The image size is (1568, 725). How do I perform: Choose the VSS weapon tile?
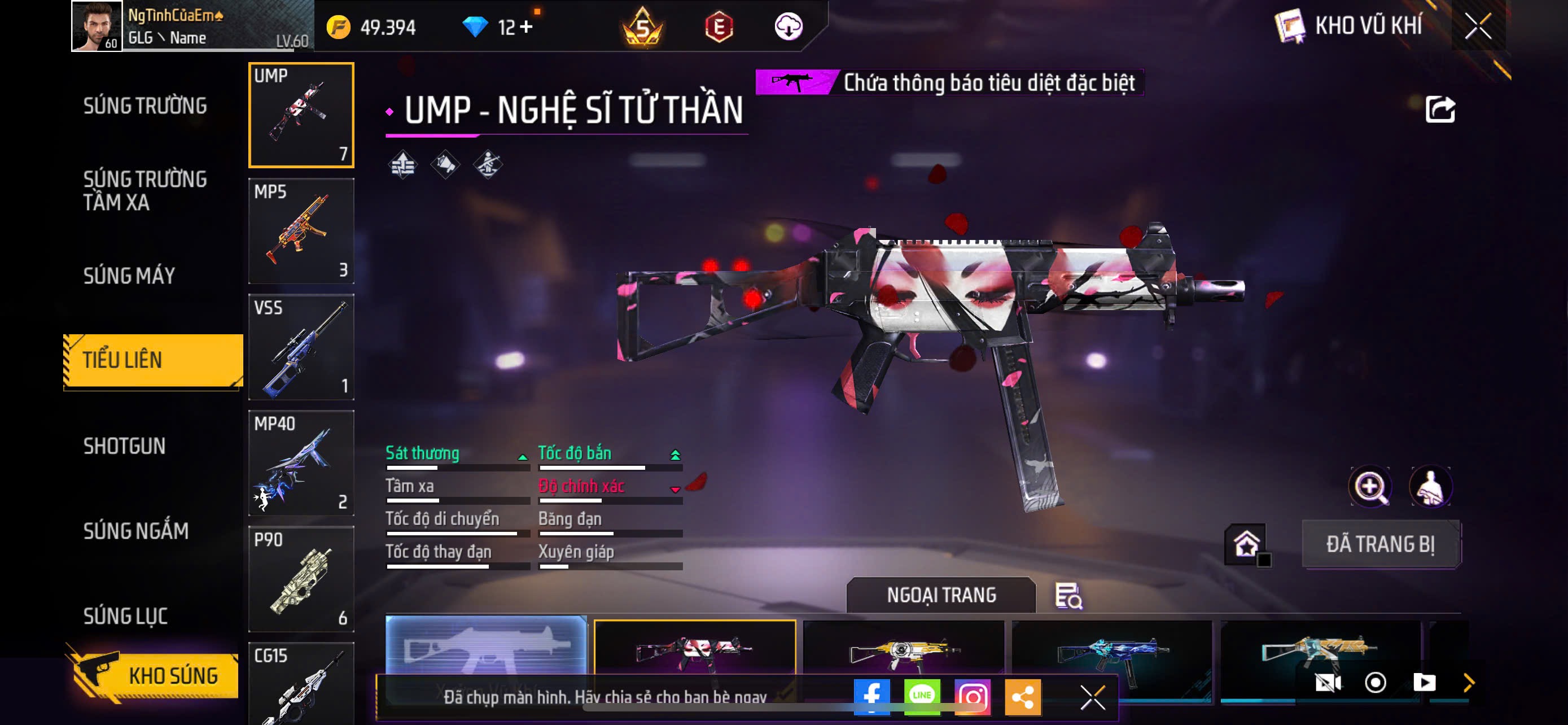(x=301, y=347)
